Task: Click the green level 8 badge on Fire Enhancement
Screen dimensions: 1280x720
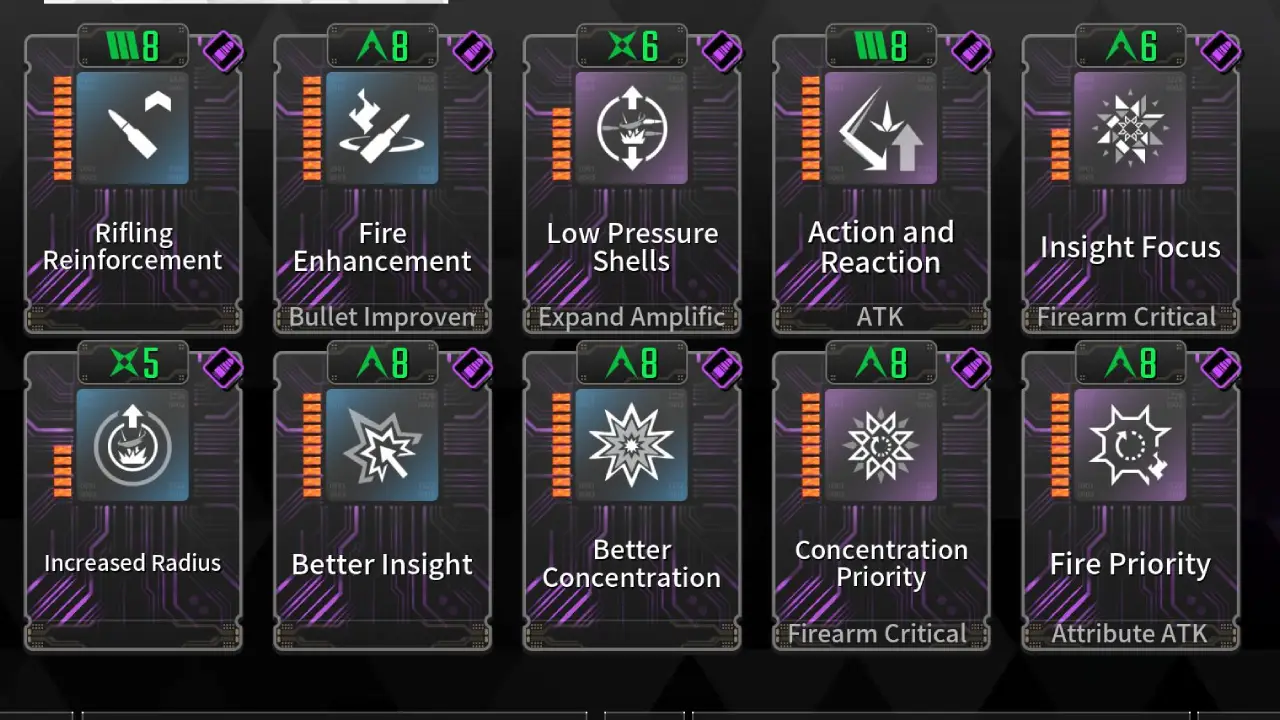Action: (382, 46)
